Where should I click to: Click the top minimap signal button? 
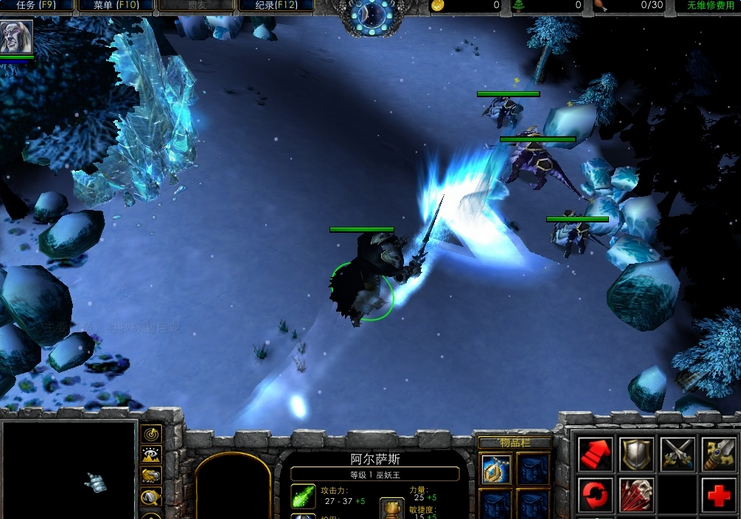coord(152,434)
